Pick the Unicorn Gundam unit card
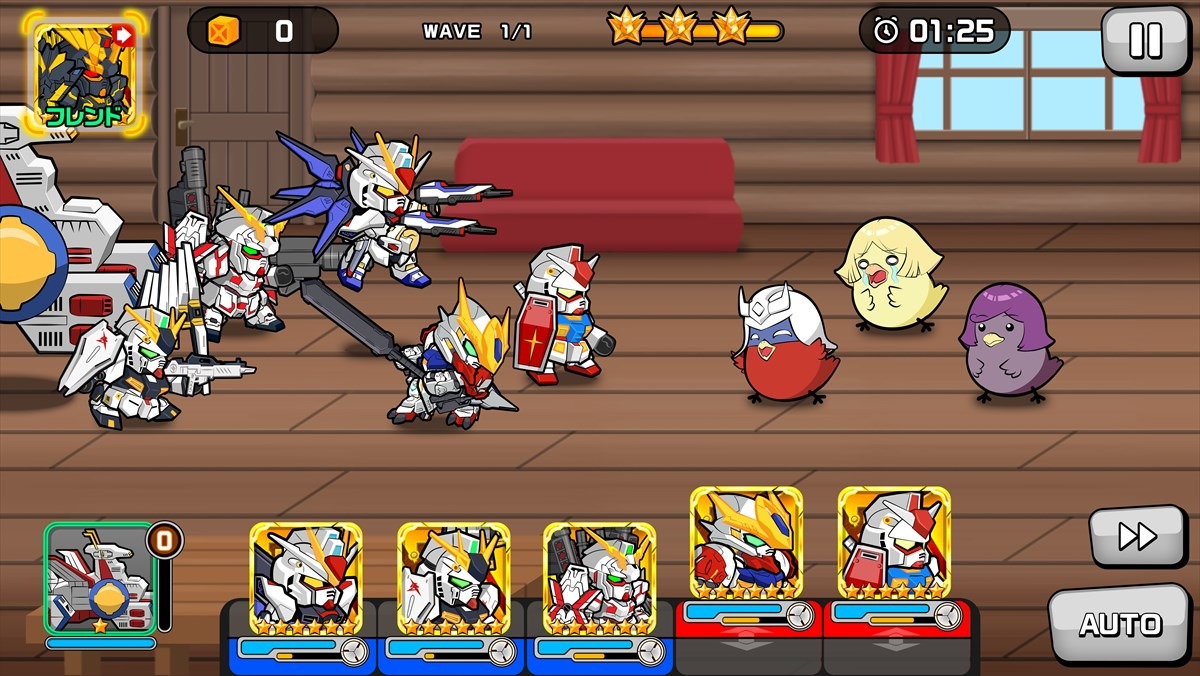This screenshot has height=676, width=1200. [599, 578]
